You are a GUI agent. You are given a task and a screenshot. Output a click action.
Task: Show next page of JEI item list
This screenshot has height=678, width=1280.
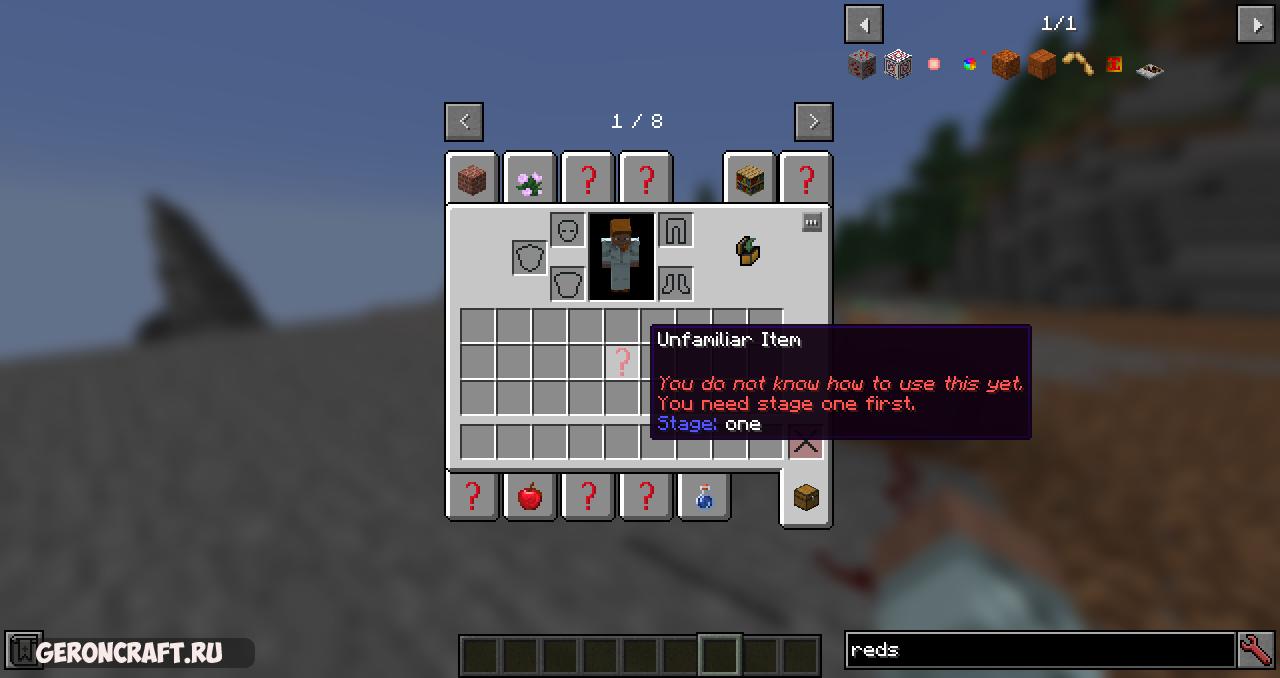[x=1256, y=24]
